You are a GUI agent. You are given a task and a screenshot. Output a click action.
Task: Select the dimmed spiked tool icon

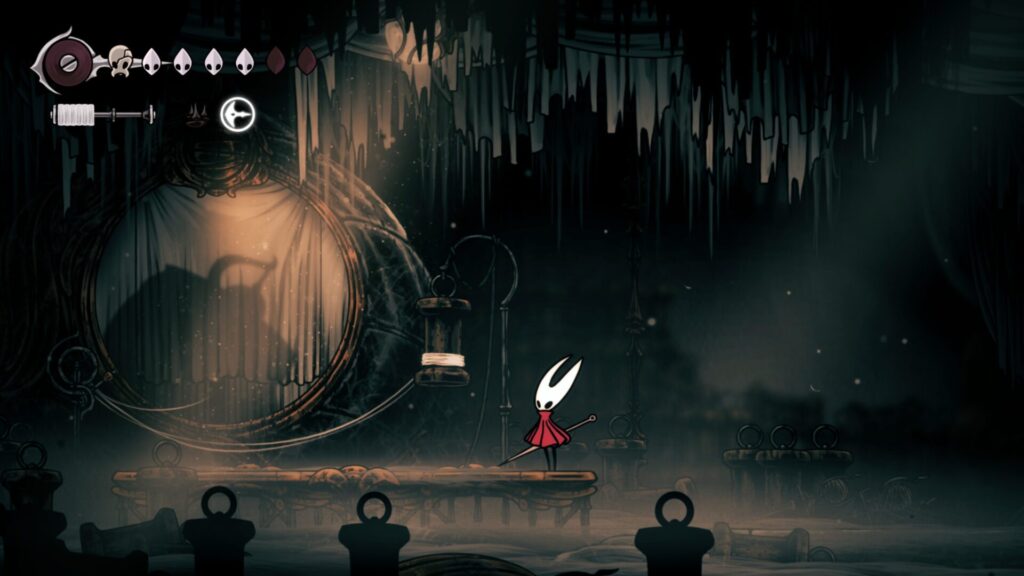coord(197,116)
